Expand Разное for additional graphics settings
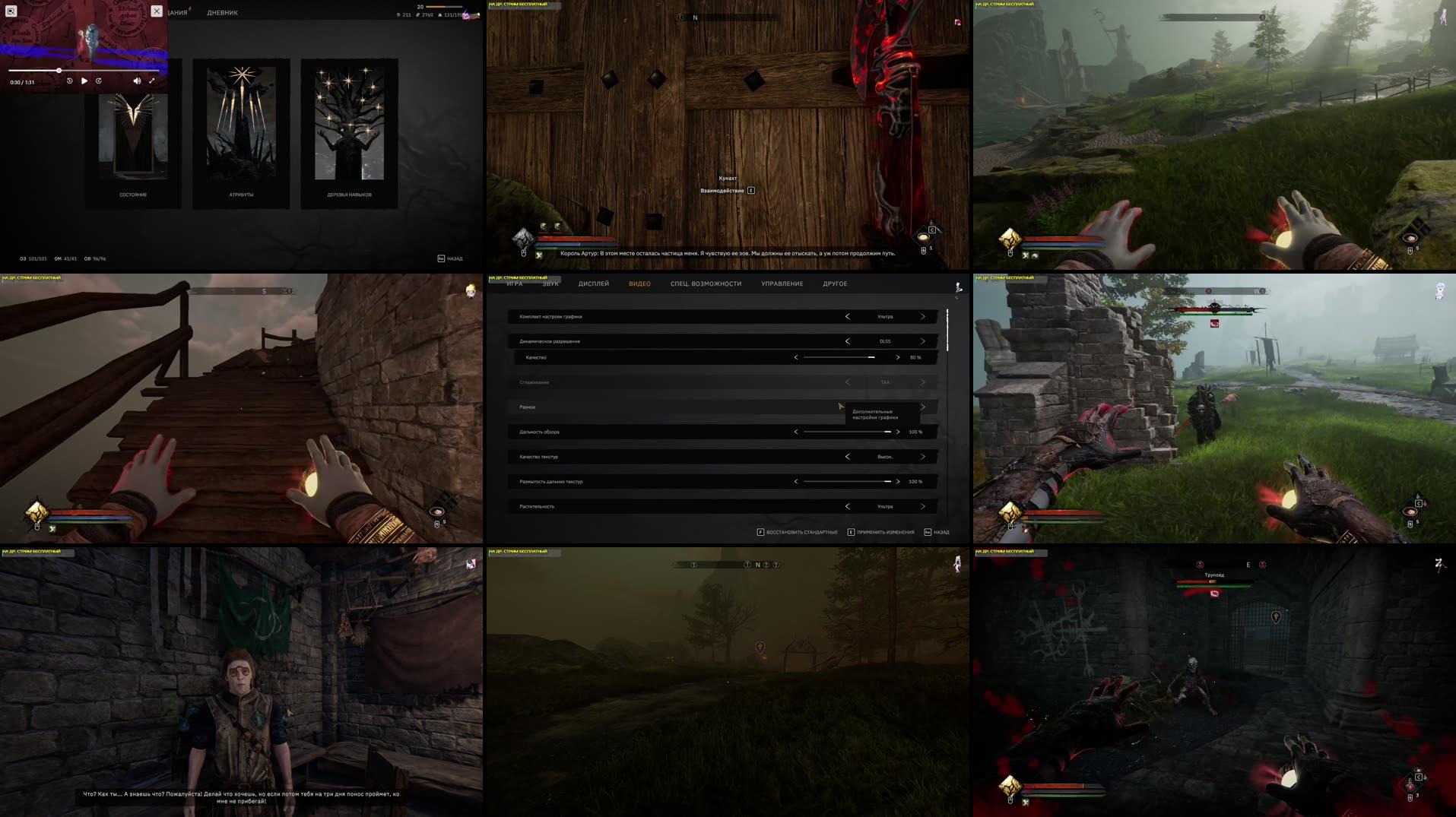Image resolution: width=1456 pixels, height=817 pixels. pos(922,407)
